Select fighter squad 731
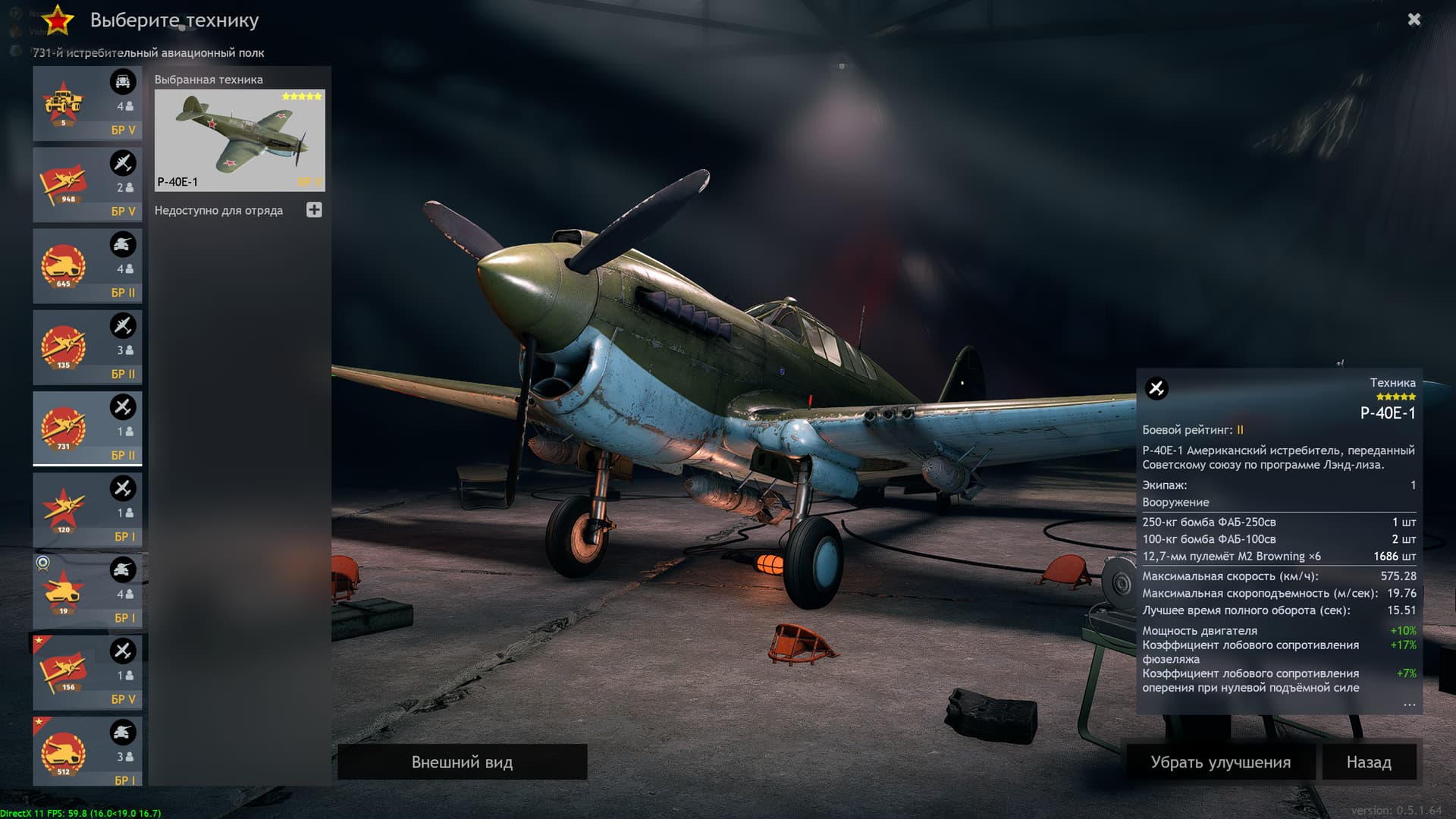 coord(87,428)
